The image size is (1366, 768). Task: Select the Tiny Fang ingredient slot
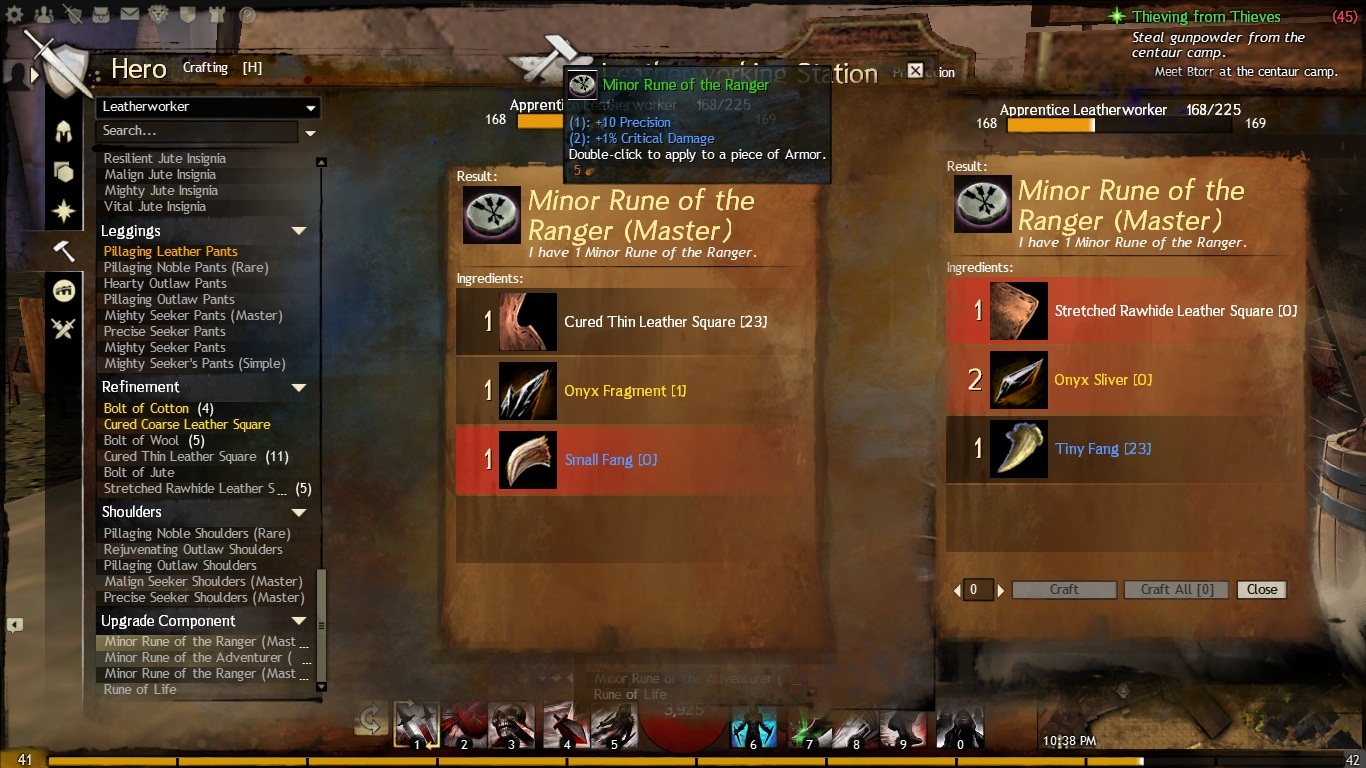(x=1126, y=449)
